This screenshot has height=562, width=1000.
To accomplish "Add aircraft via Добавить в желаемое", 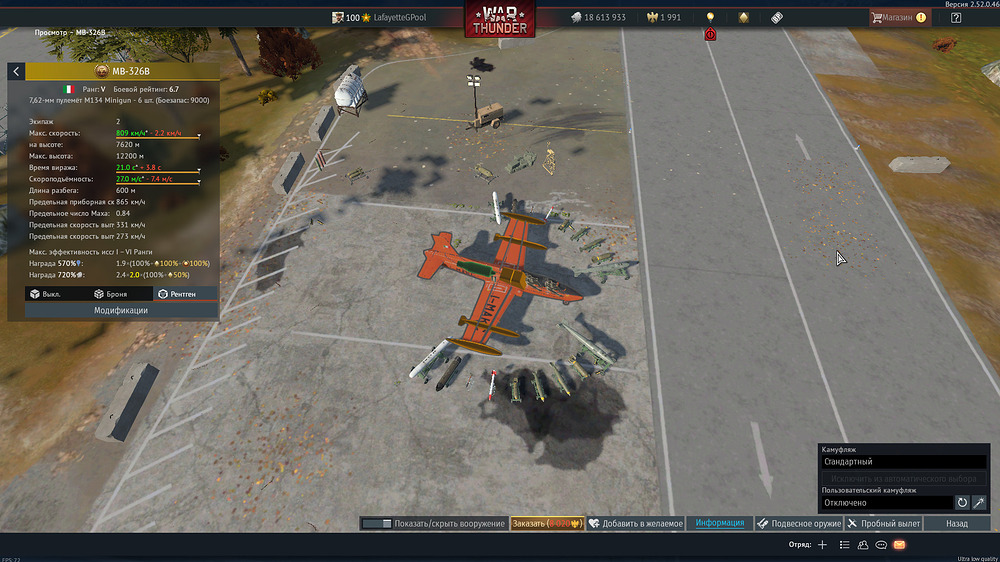I will (x=636, y=523).
